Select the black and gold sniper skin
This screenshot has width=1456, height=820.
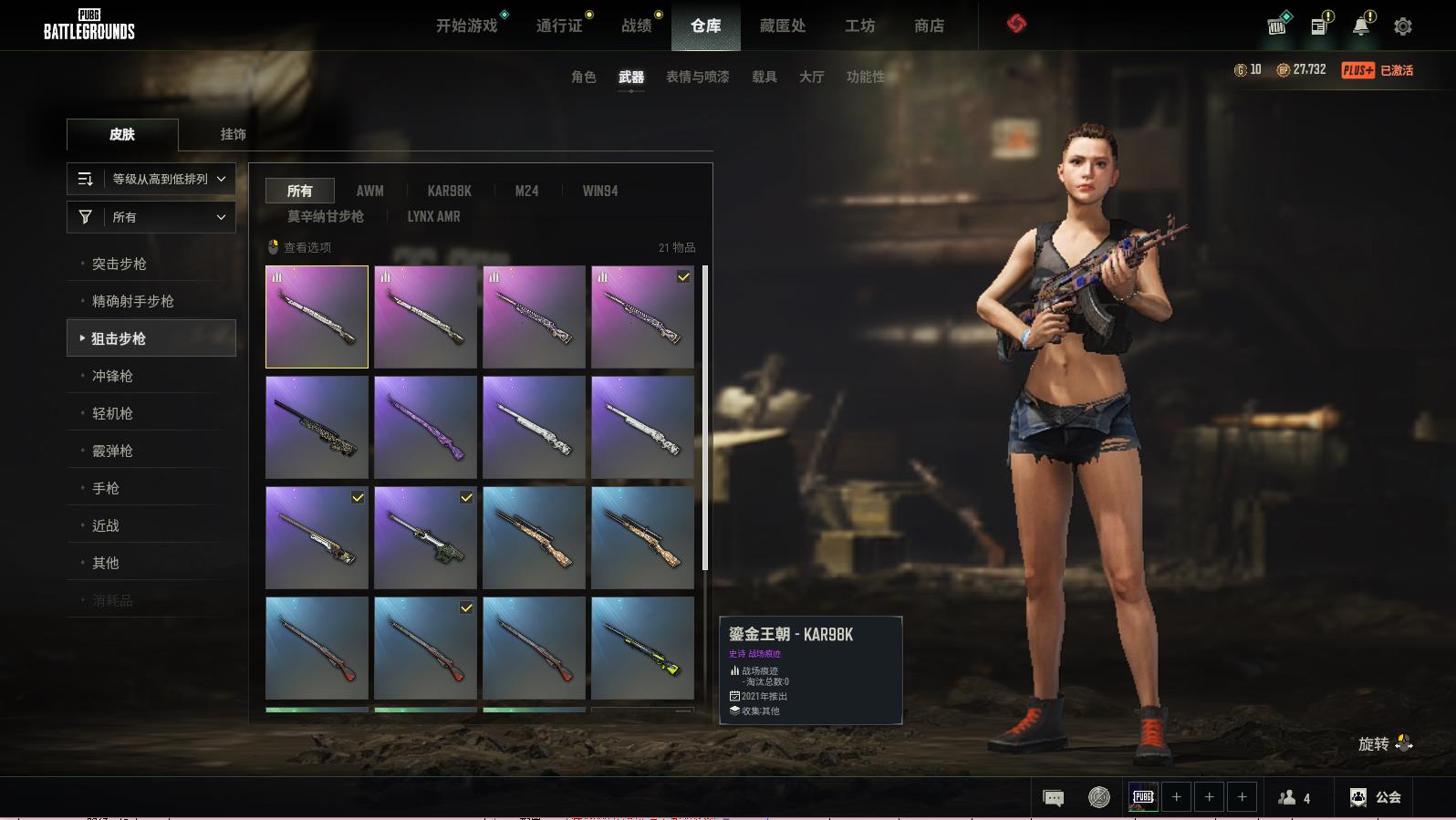click(x=317, y=427)
